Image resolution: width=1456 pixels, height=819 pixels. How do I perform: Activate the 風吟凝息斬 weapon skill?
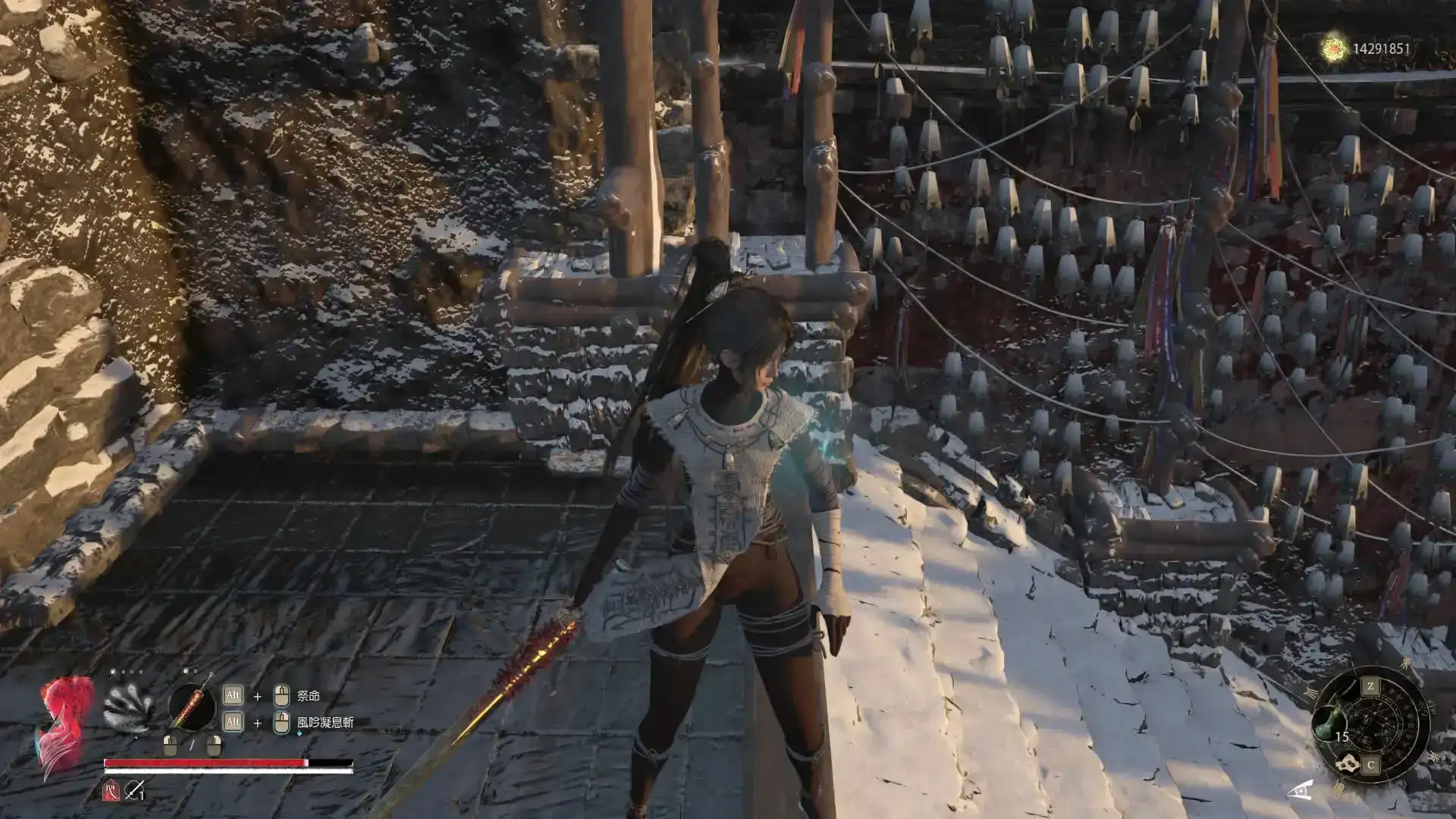pos(325,723)
